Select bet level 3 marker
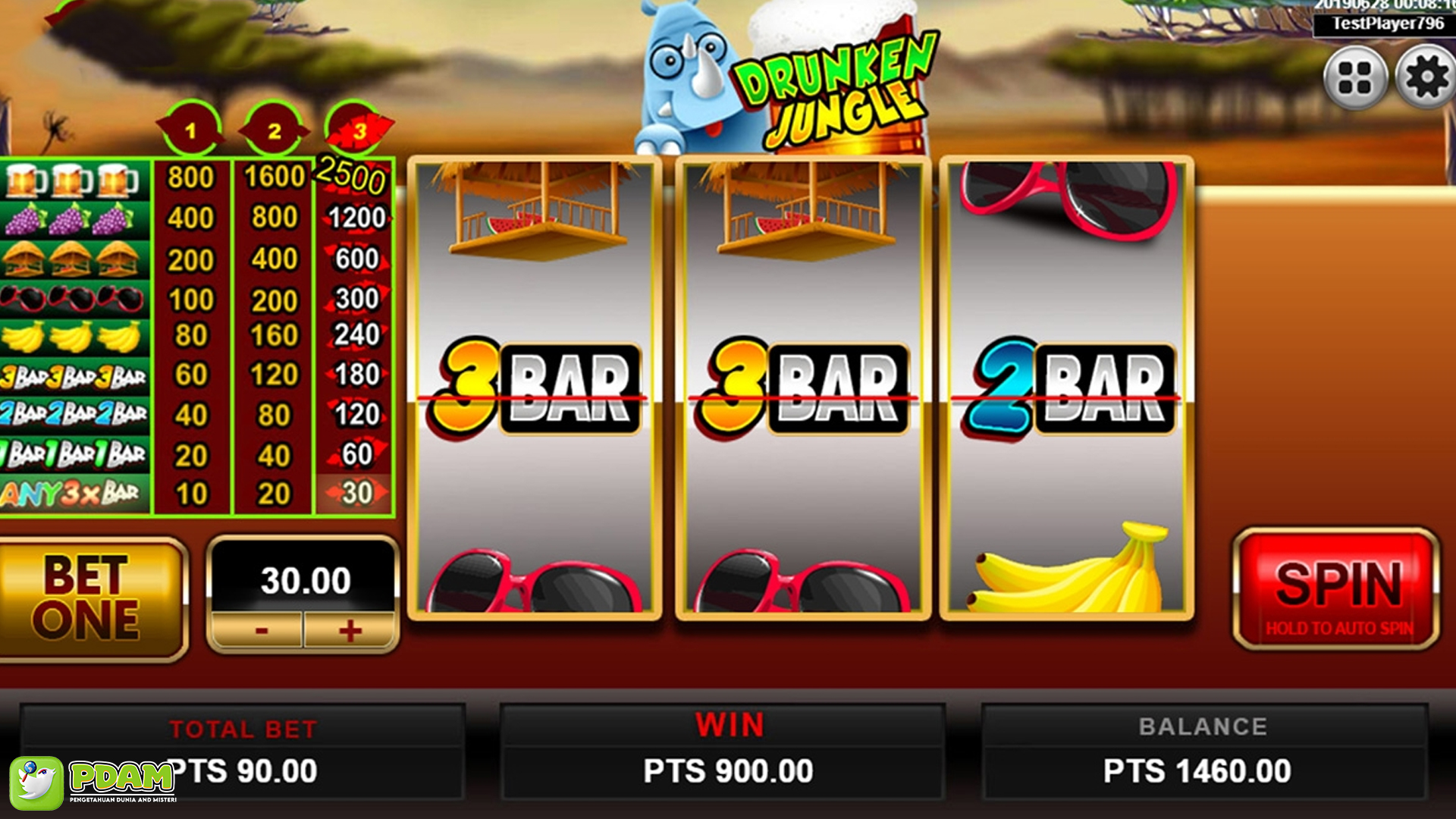This screenshot has width=1456, height=819. point(356,127)
